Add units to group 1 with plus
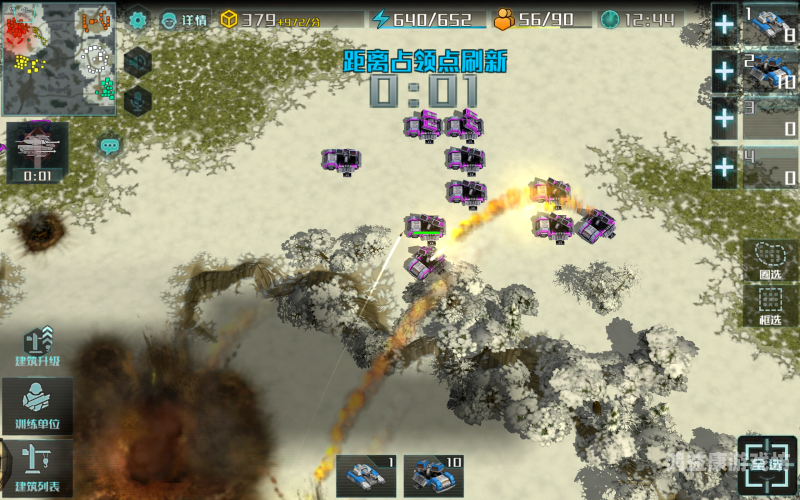The height and width of the screenshot is (500, 800). tap(724, 23)
